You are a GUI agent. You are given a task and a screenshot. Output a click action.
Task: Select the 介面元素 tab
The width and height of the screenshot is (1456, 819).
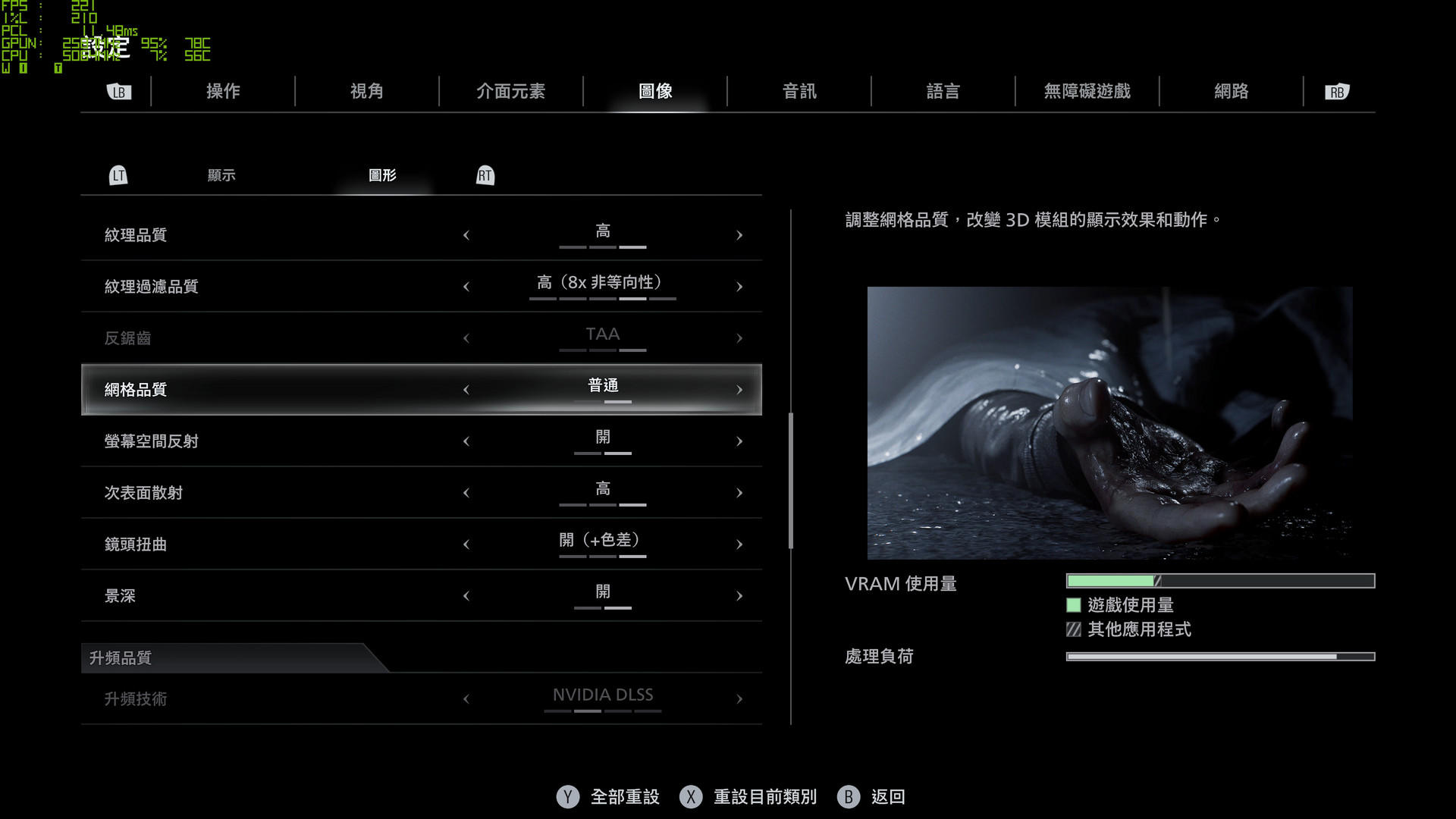(x=510, y=92)
